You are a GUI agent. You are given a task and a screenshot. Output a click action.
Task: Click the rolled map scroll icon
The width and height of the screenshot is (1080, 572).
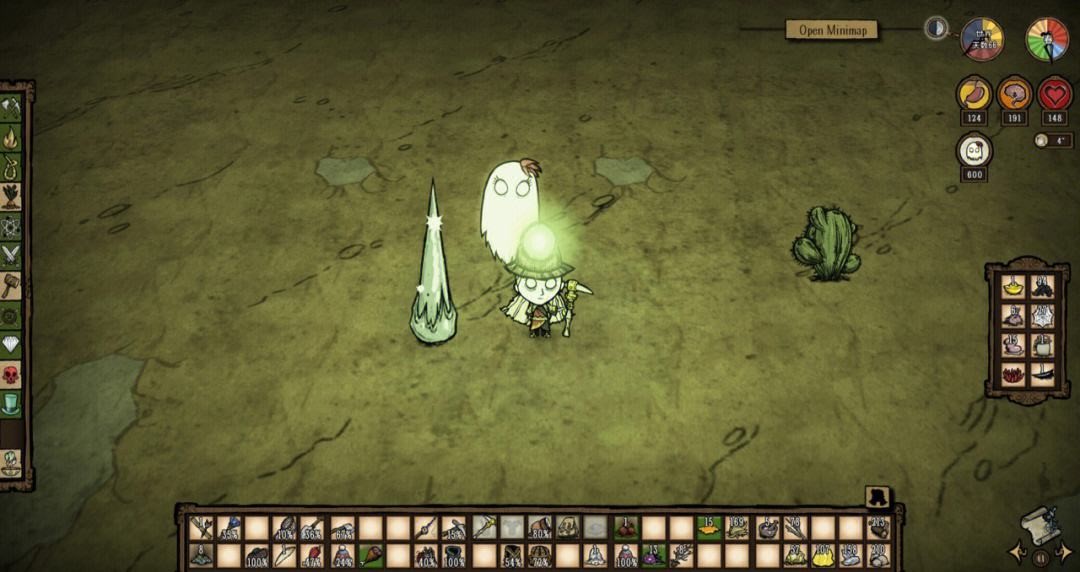1040,527
